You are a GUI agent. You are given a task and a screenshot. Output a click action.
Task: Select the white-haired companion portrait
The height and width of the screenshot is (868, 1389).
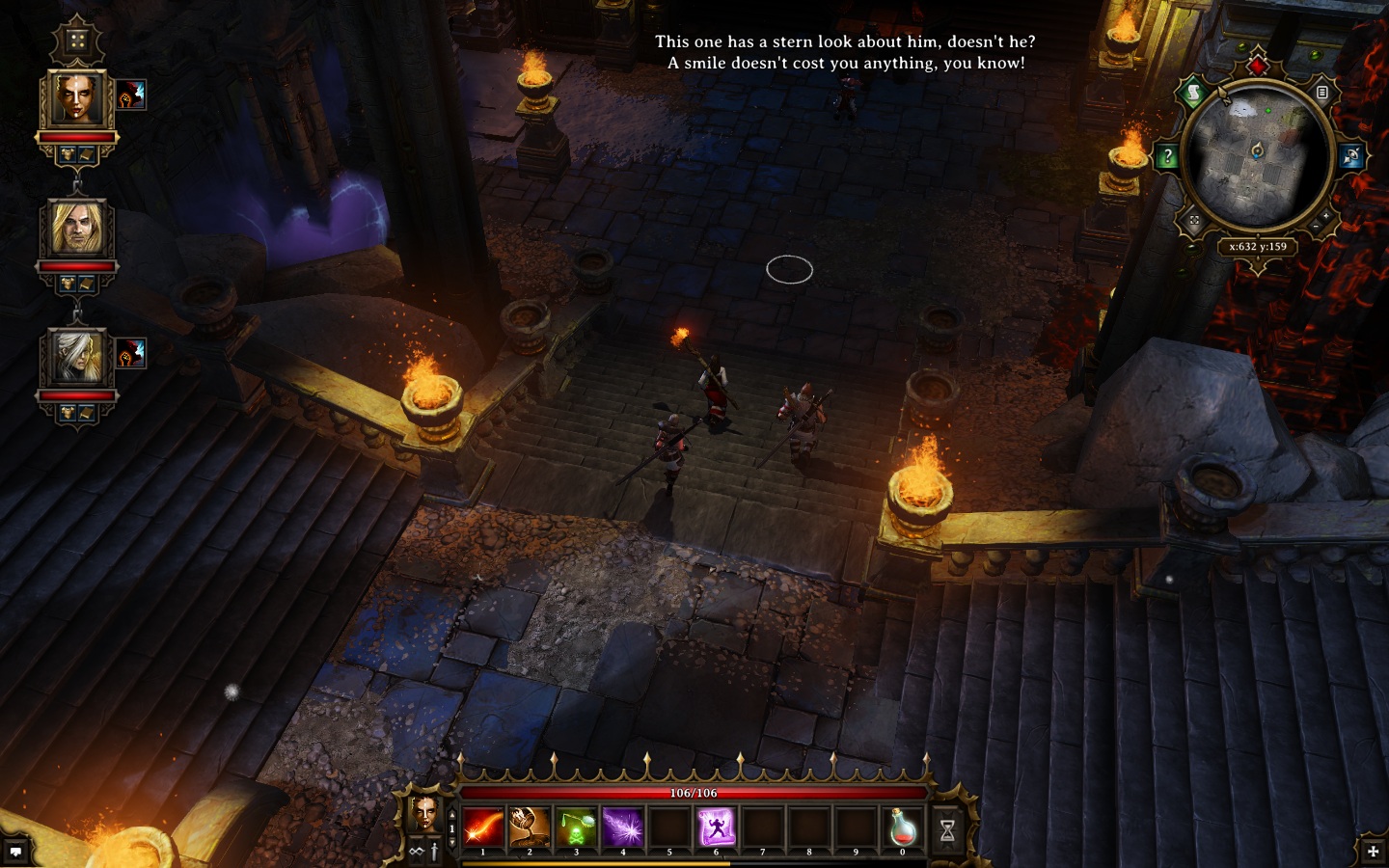tap(77, 358)
